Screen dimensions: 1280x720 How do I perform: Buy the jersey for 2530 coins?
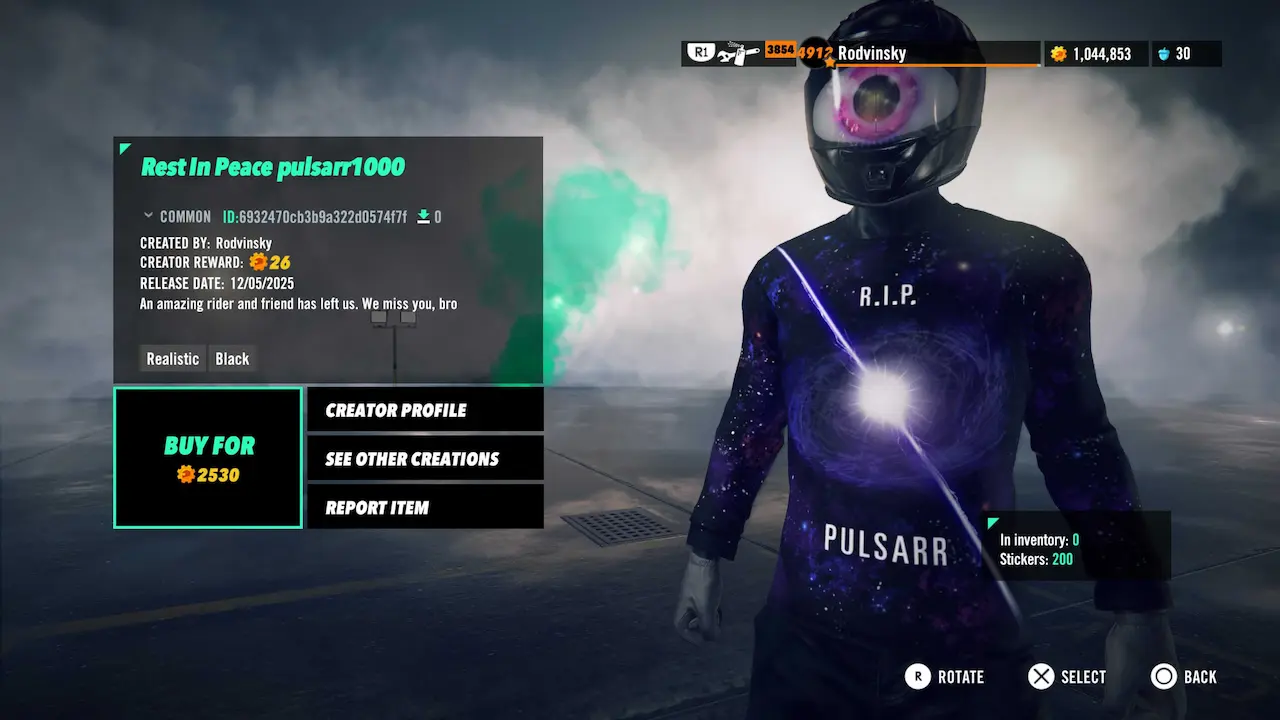pos(208,458)
